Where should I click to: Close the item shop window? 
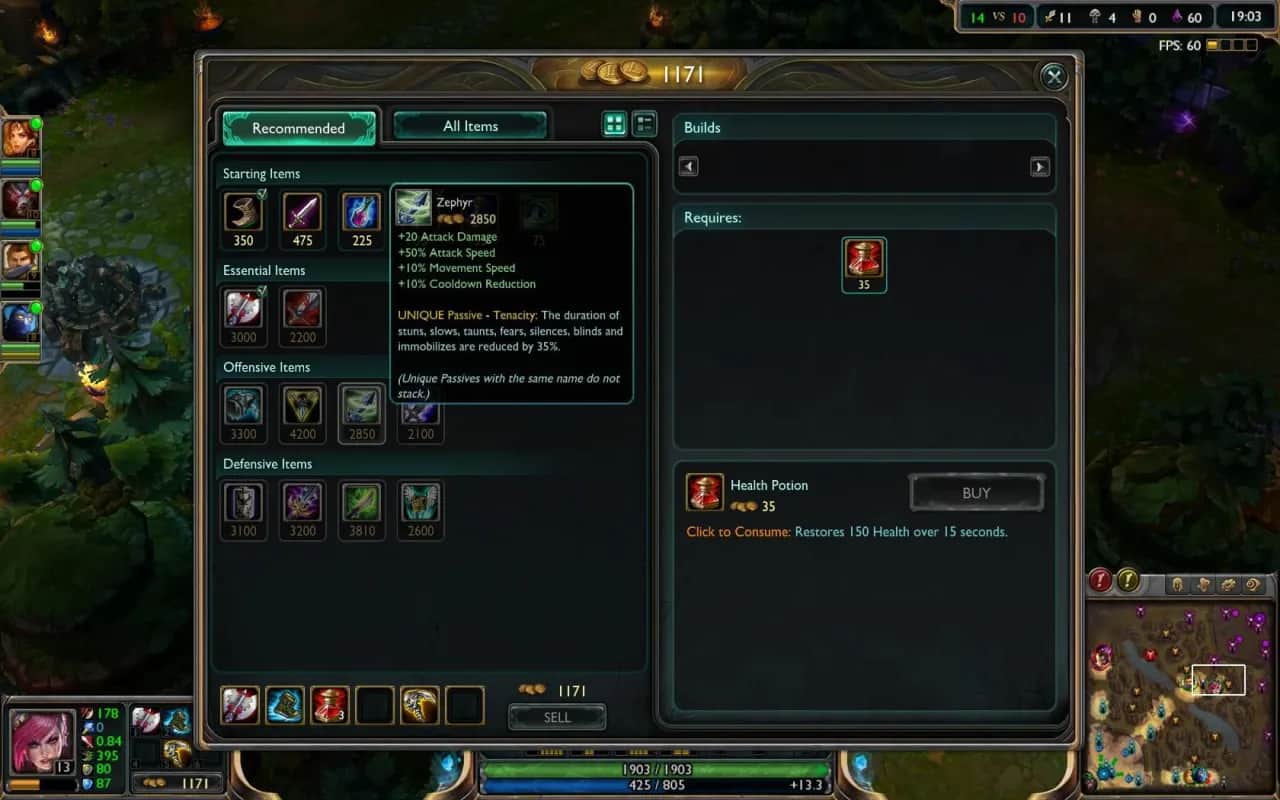click(x=1052, y=77)
